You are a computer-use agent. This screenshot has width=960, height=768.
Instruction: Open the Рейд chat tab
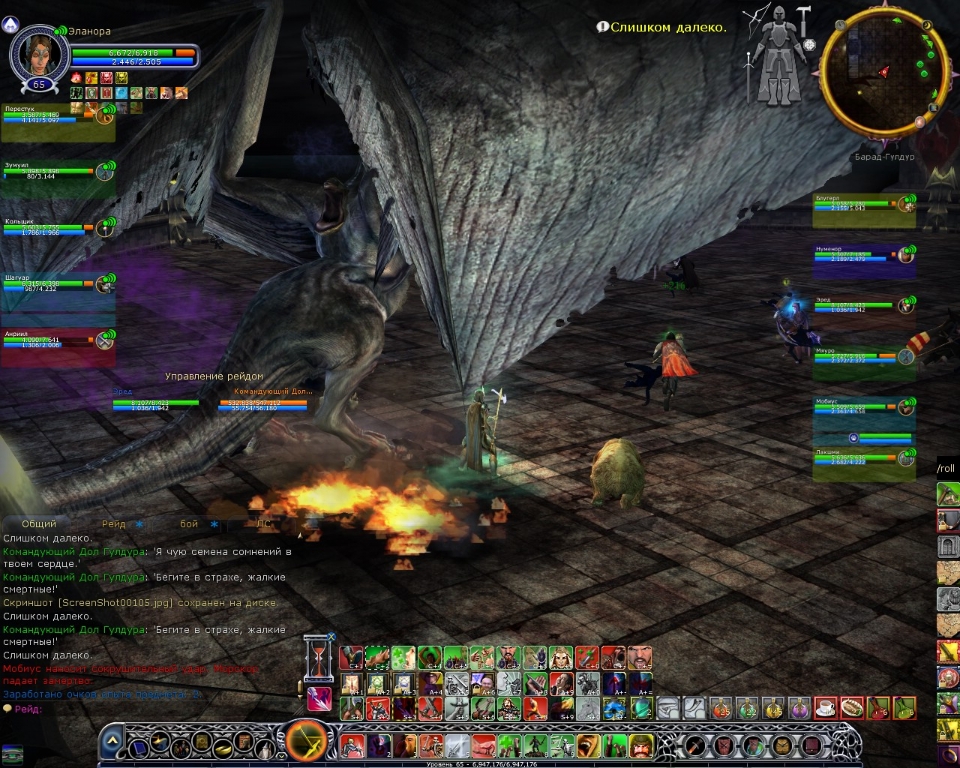coord(113,523)
